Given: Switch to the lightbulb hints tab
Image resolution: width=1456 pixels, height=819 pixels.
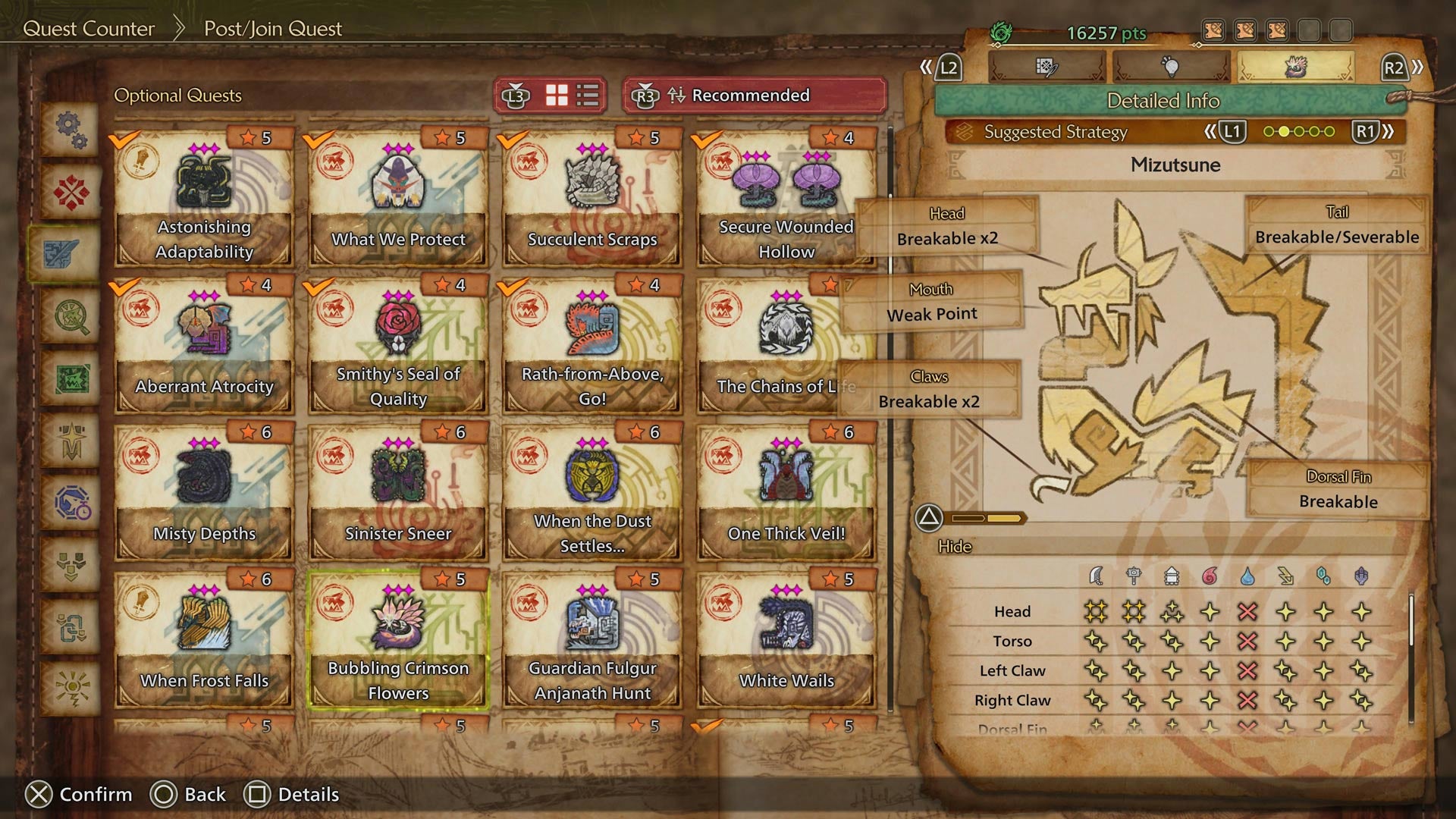Looking at the screenshot, I should tap(1172, 65).
